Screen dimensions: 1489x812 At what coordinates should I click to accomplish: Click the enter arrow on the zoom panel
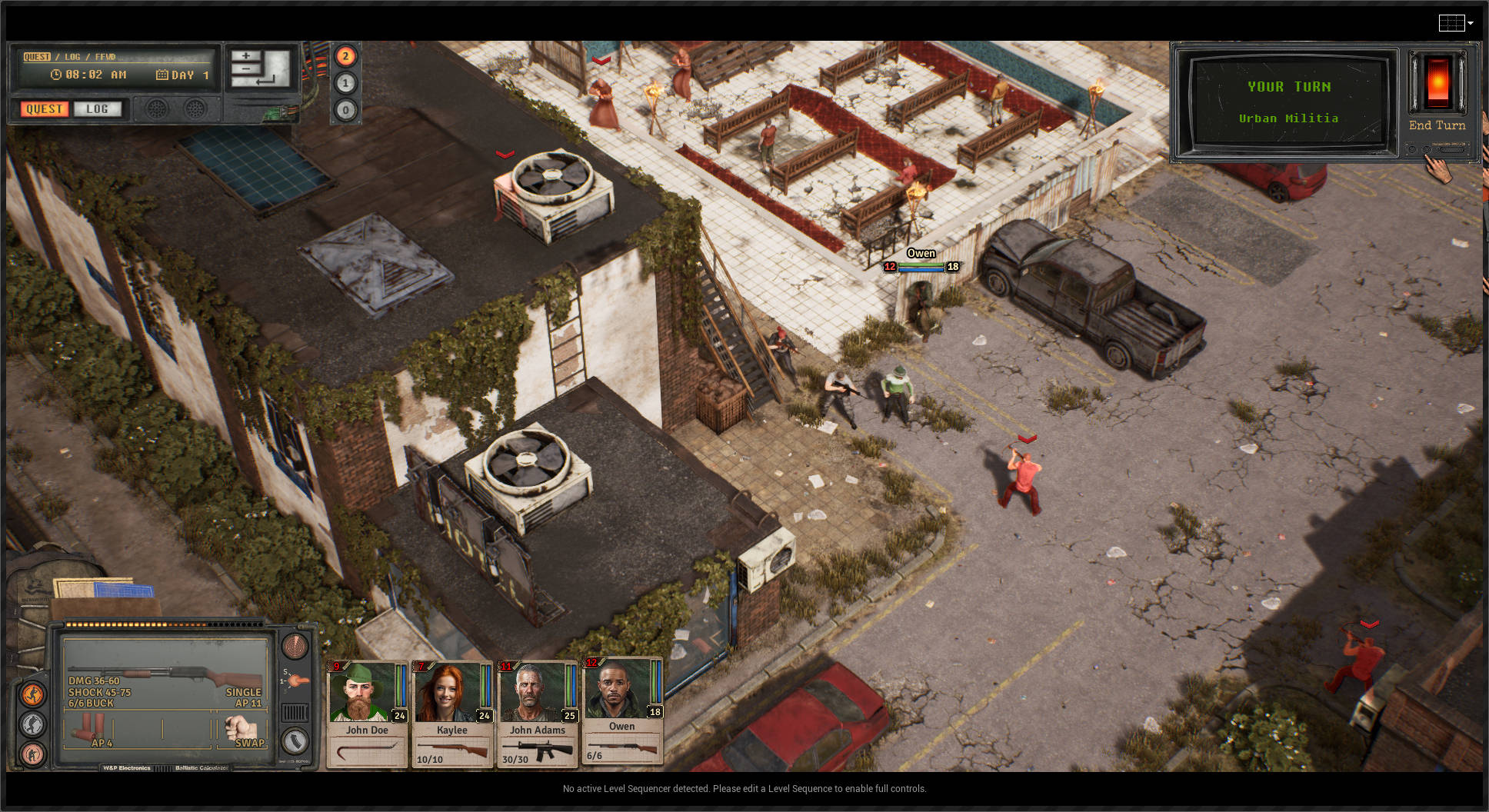pyautogui.click(x=265, y=81)
